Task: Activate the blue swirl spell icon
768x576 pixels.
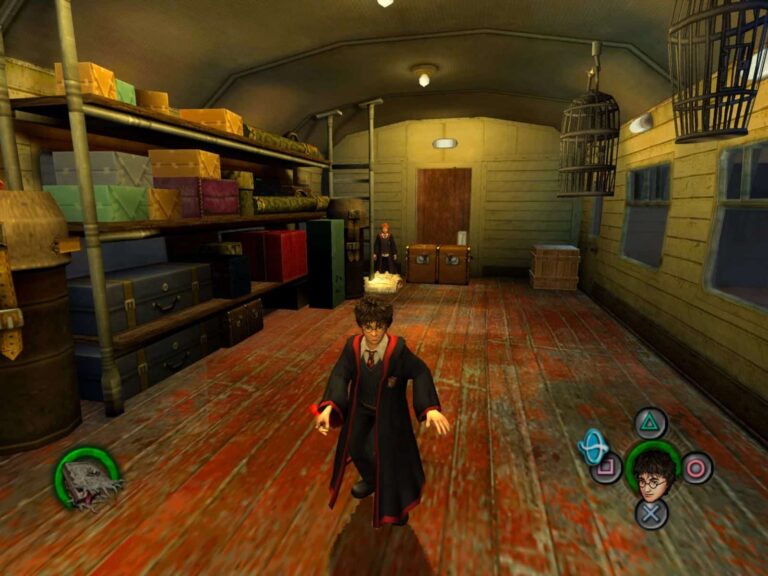Action: (594, 446)
